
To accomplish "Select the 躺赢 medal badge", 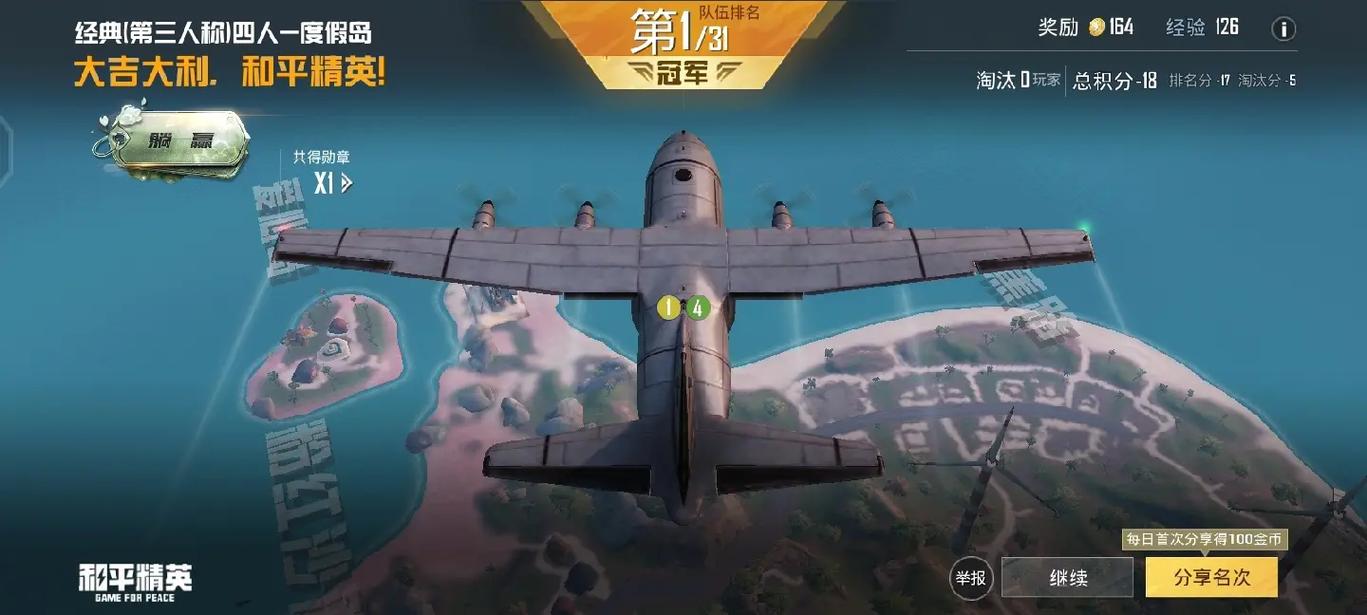I will (x=171, y=141).
